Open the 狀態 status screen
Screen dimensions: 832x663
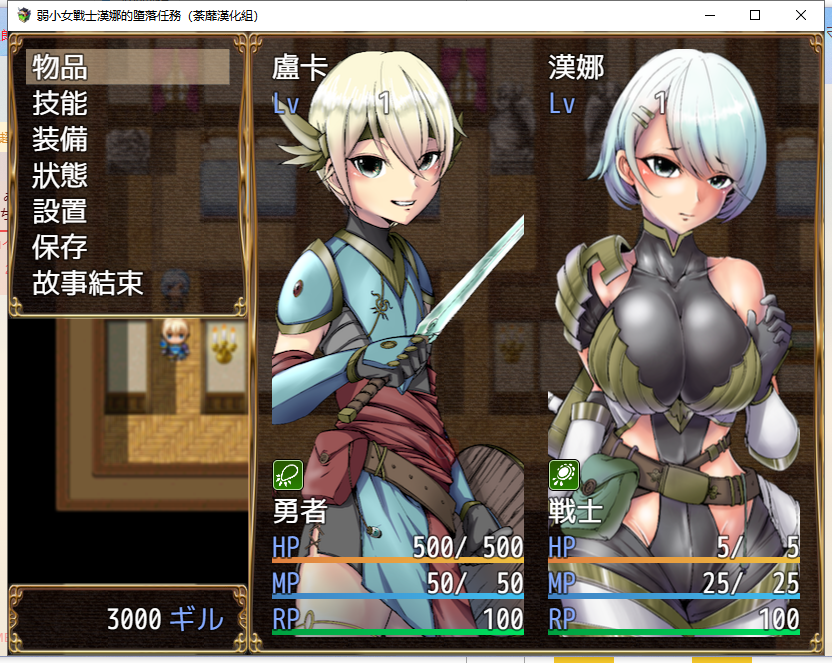coord(60,175)
